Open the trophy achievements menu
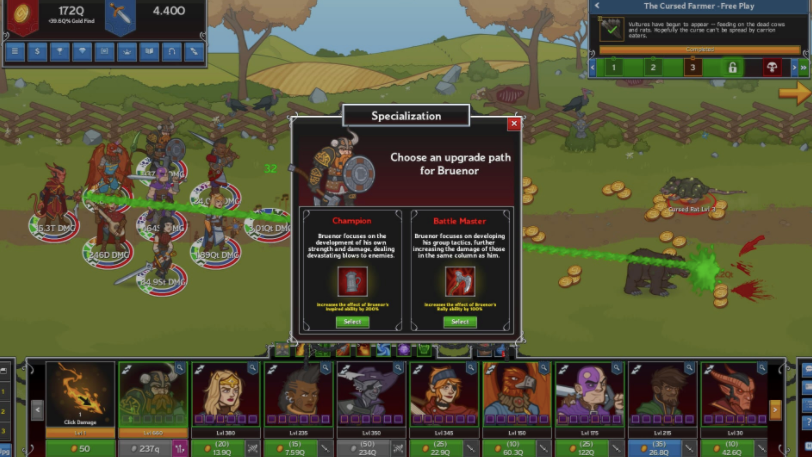Screen dimensions: 812x457 [x=60, y=51]
